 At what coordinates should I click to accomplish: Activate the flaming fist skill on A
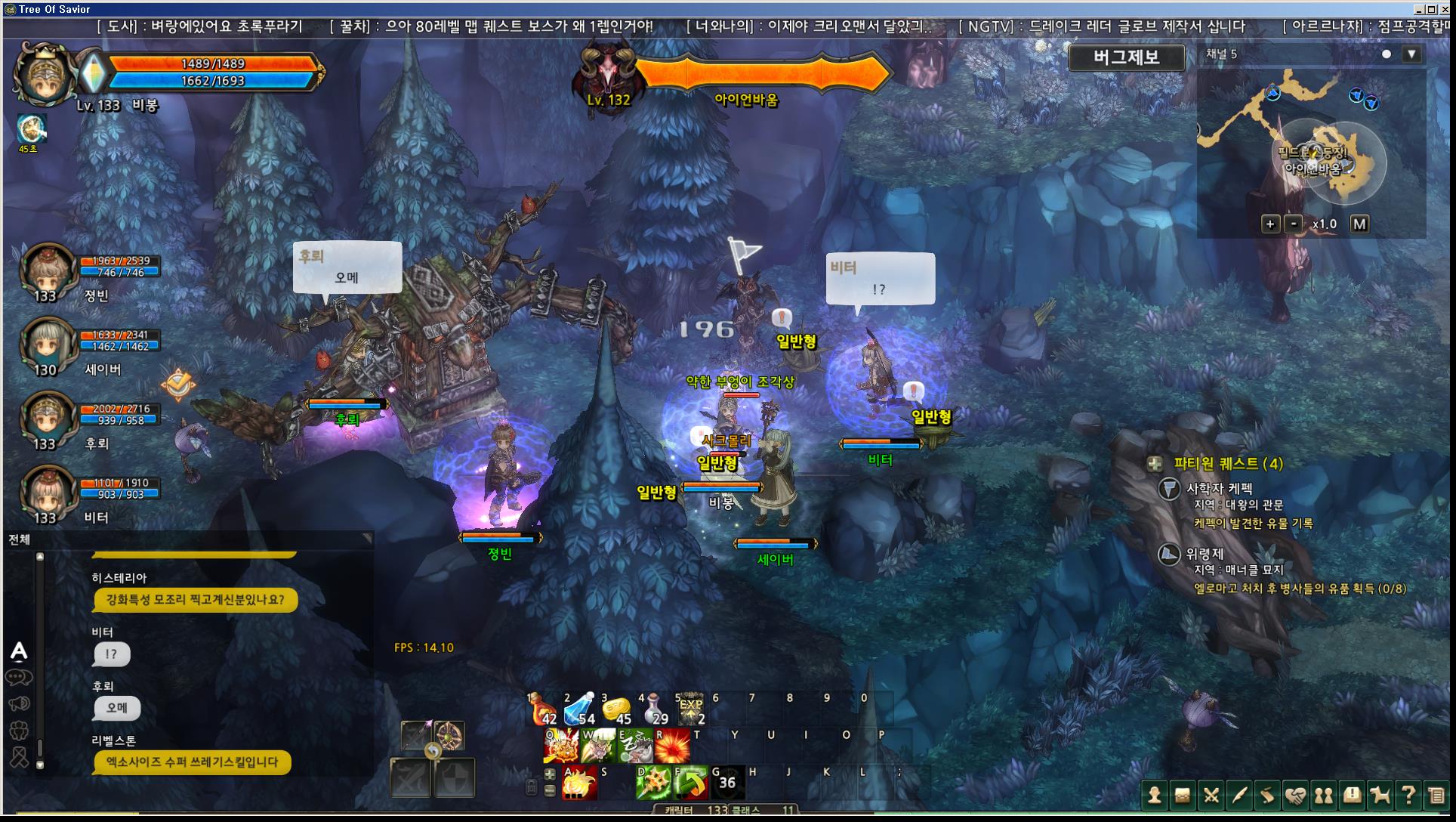click(579, 784)
